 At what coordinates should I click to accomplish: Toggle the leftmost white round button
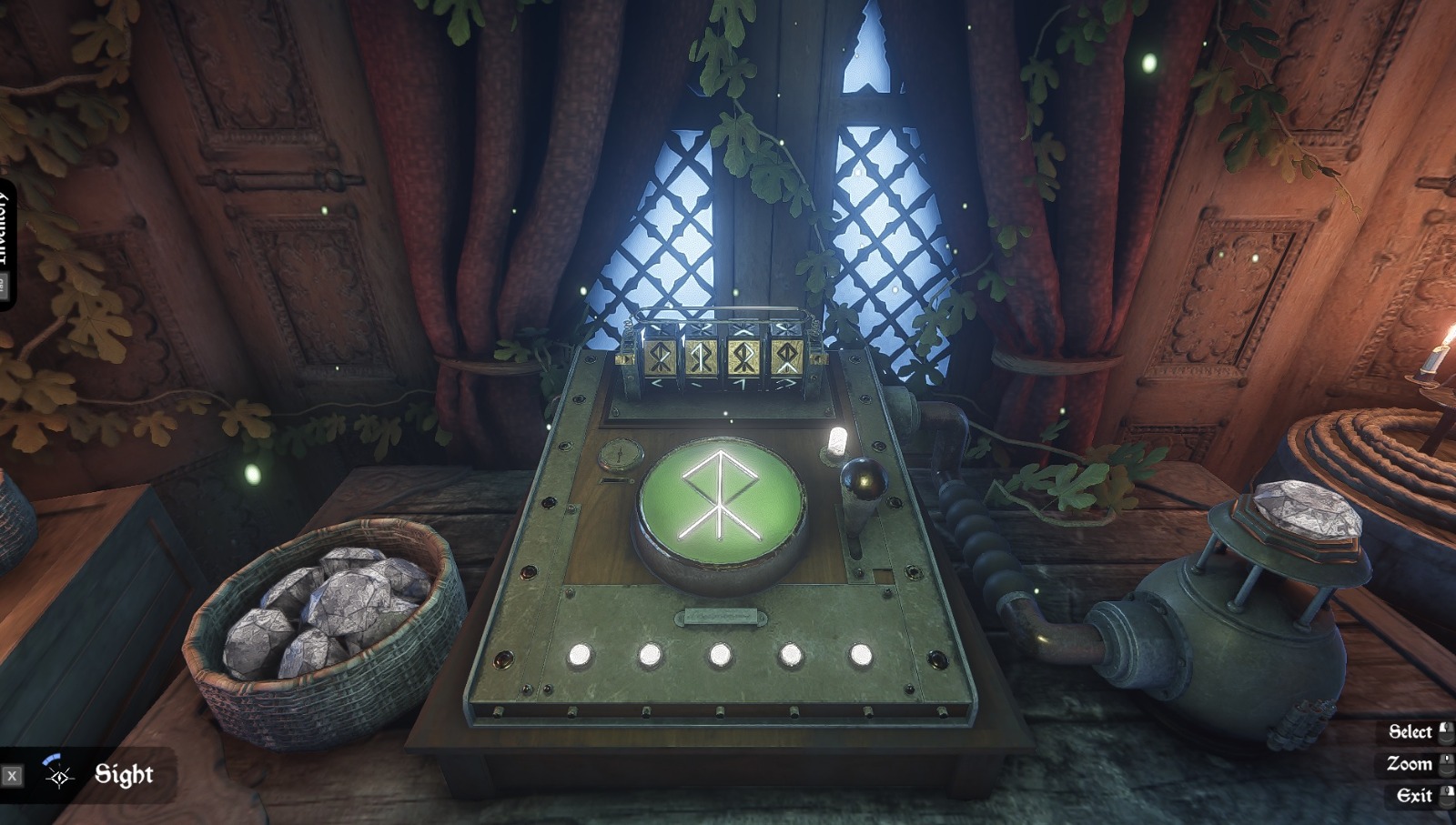pyautogui.click(x=580, y=653)
